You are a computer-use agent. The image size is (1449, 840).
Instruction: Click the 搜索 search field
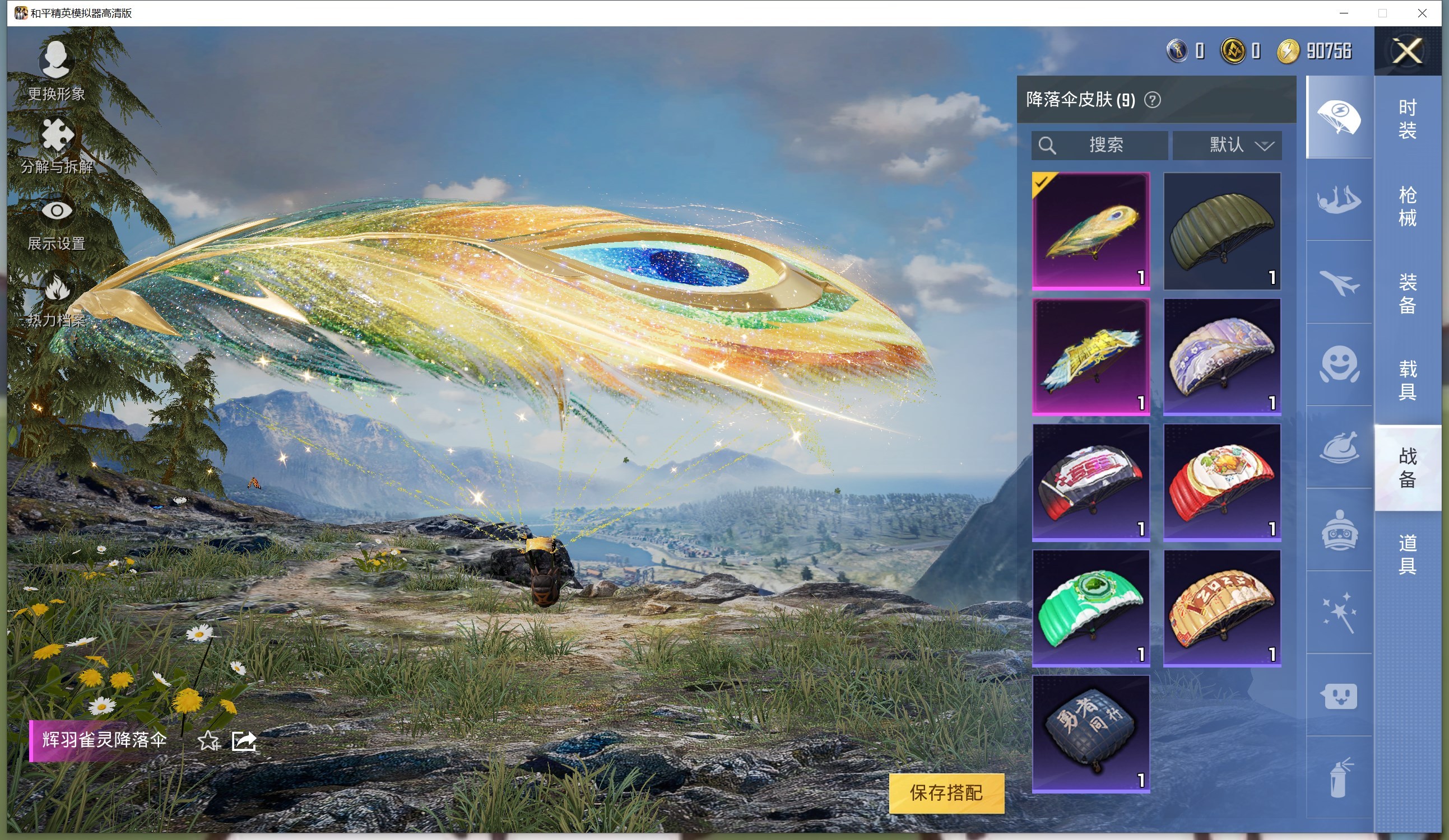pos(1099,145)
